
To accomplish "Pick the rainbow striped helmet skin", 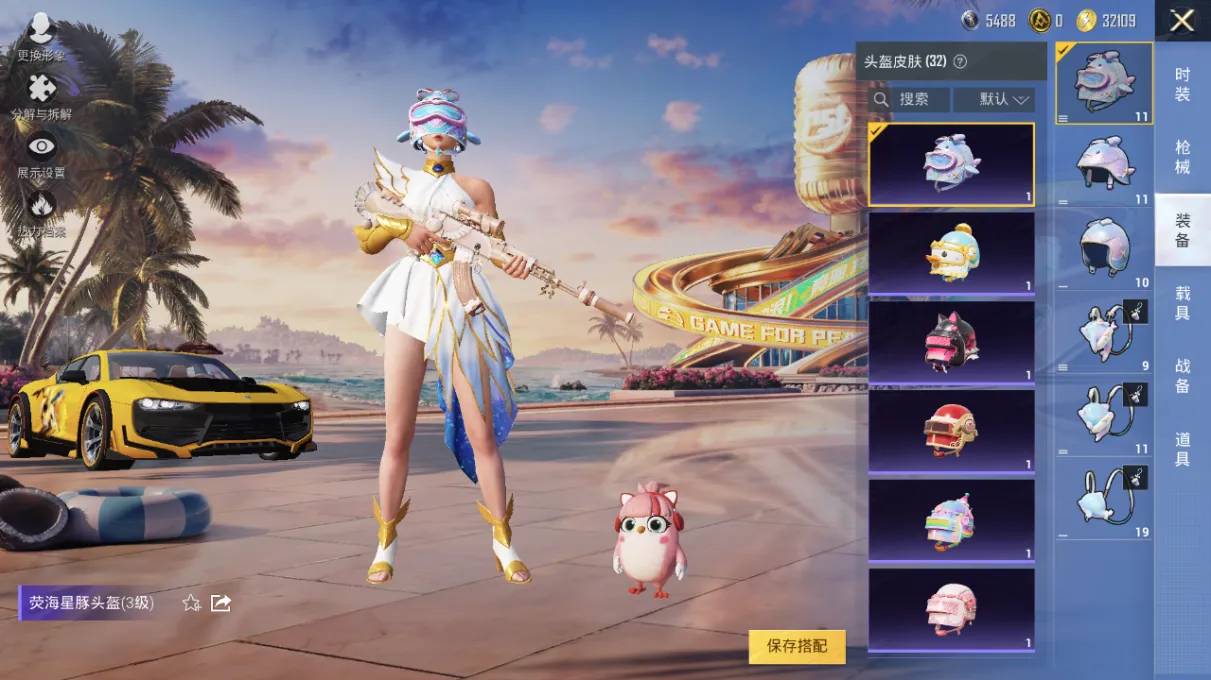I will pyautogui.click(x=951, y=520).
